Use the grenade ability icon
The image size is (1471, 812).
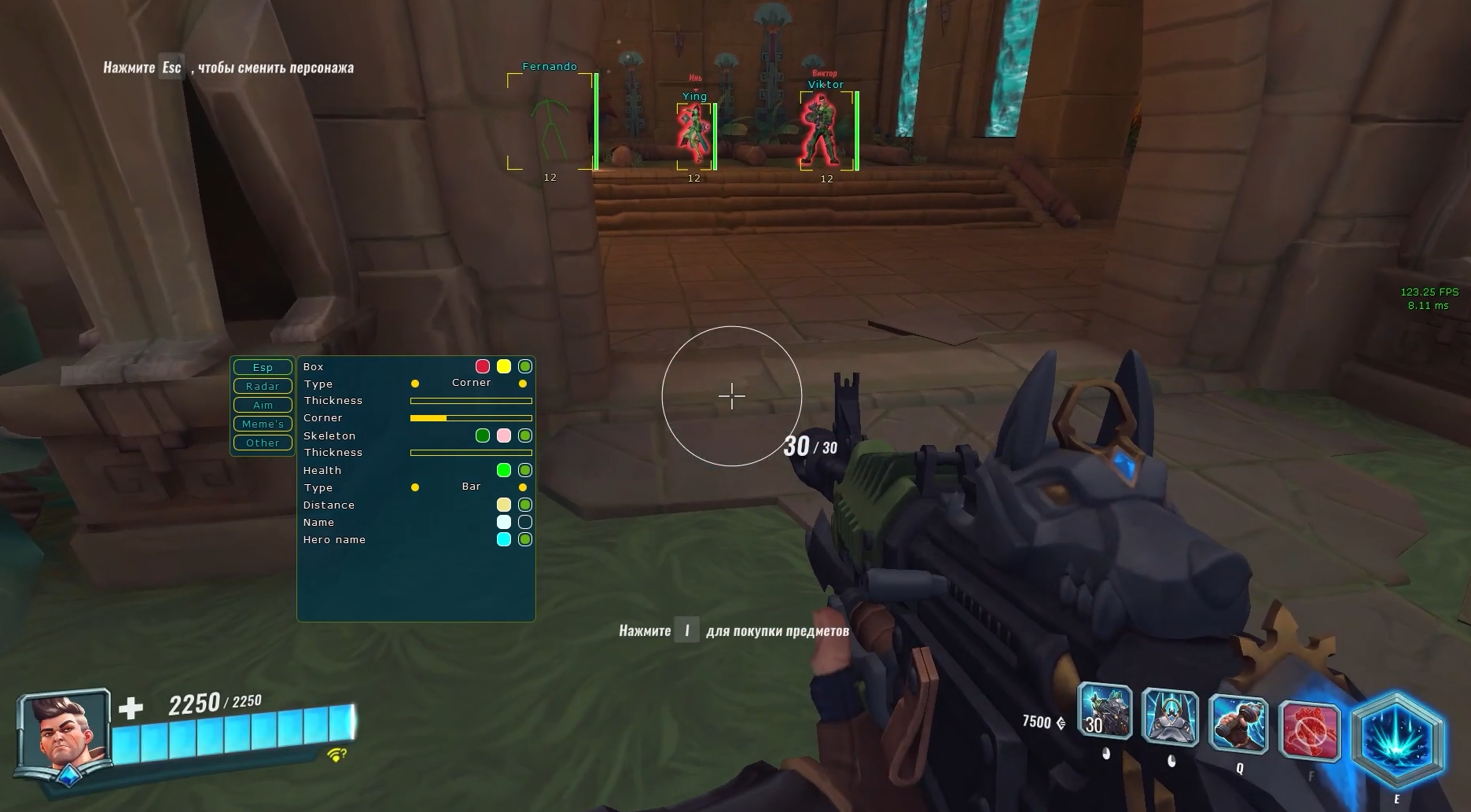point(1238,723)
